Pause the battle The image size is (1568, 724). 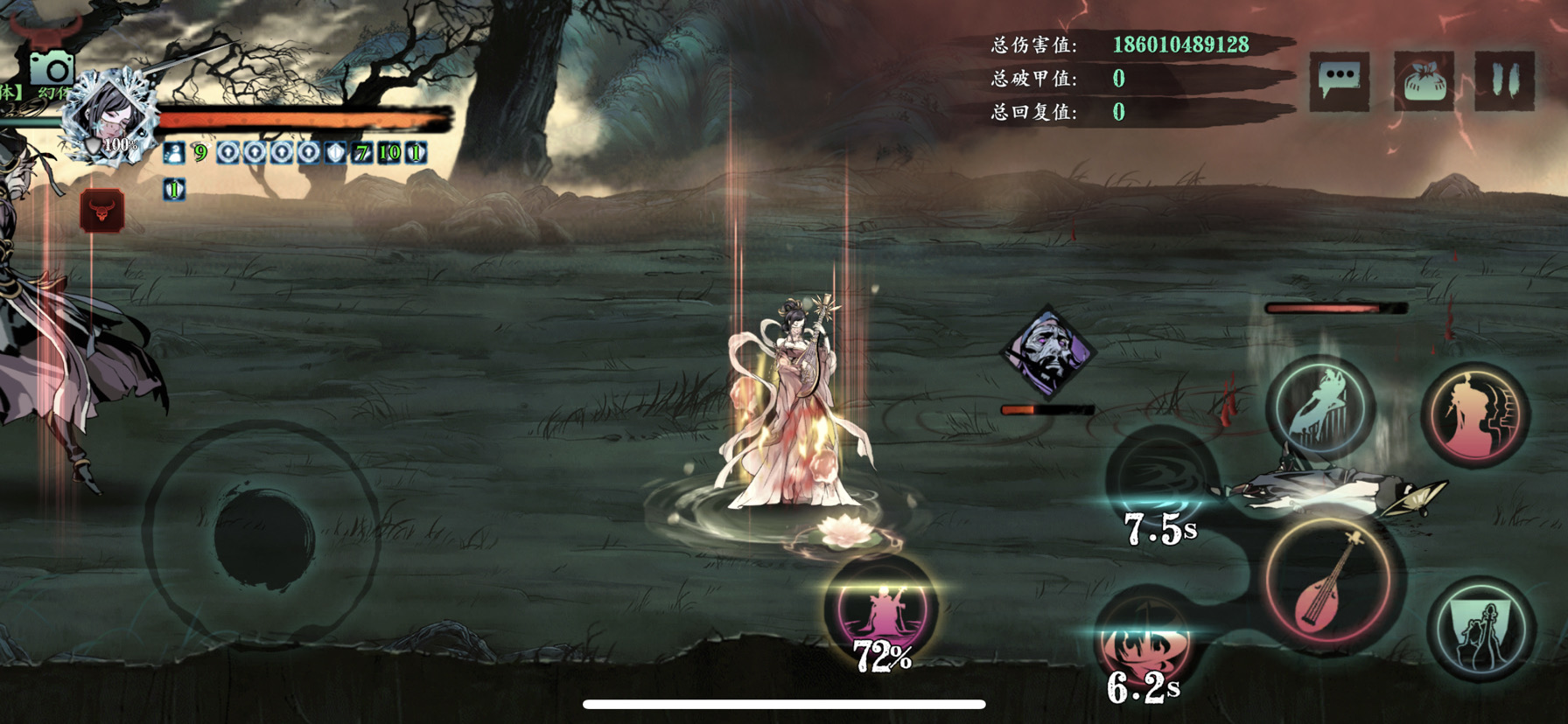[1504, 81]
